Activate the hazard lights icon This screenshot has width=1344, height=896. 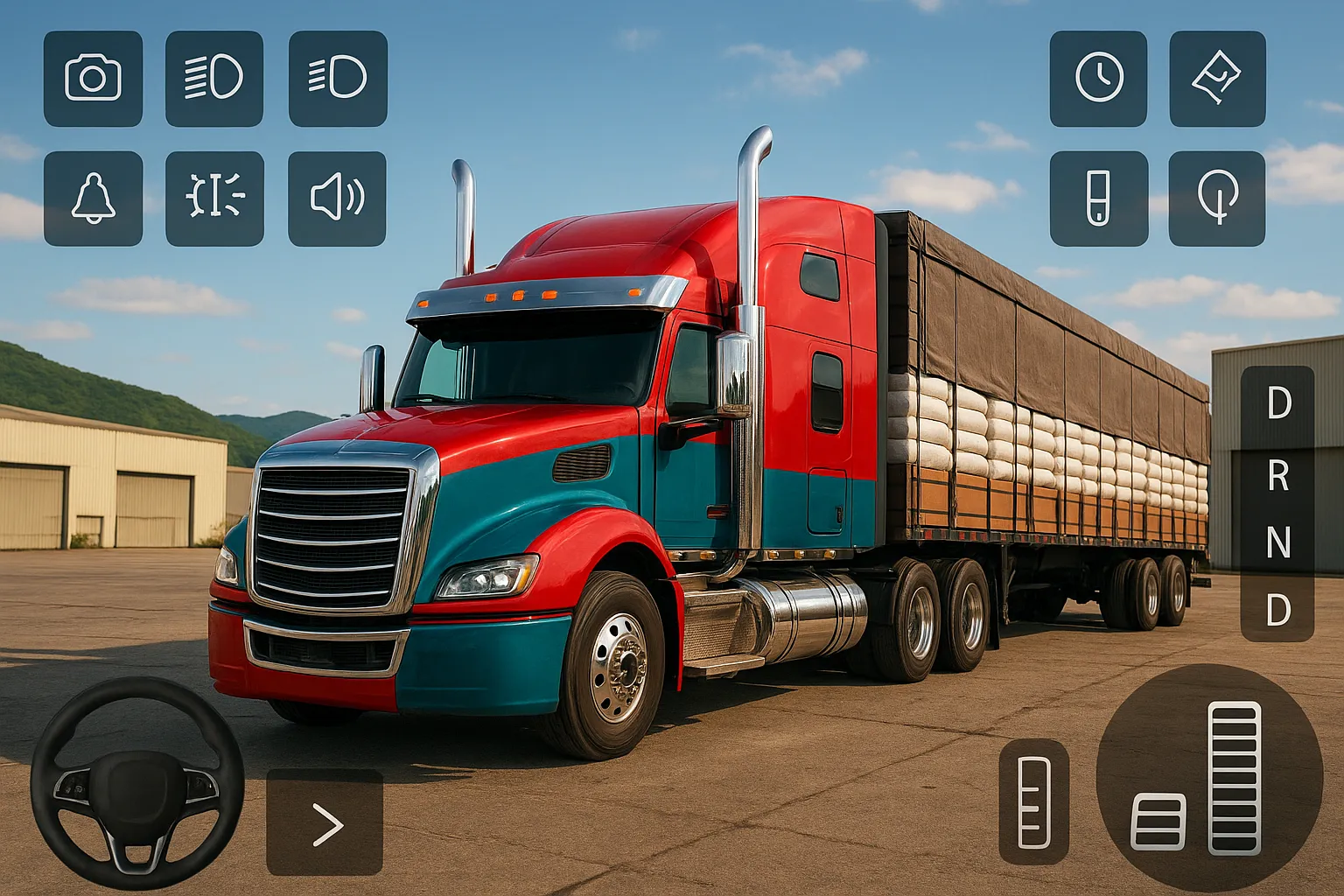coord(214,199)
